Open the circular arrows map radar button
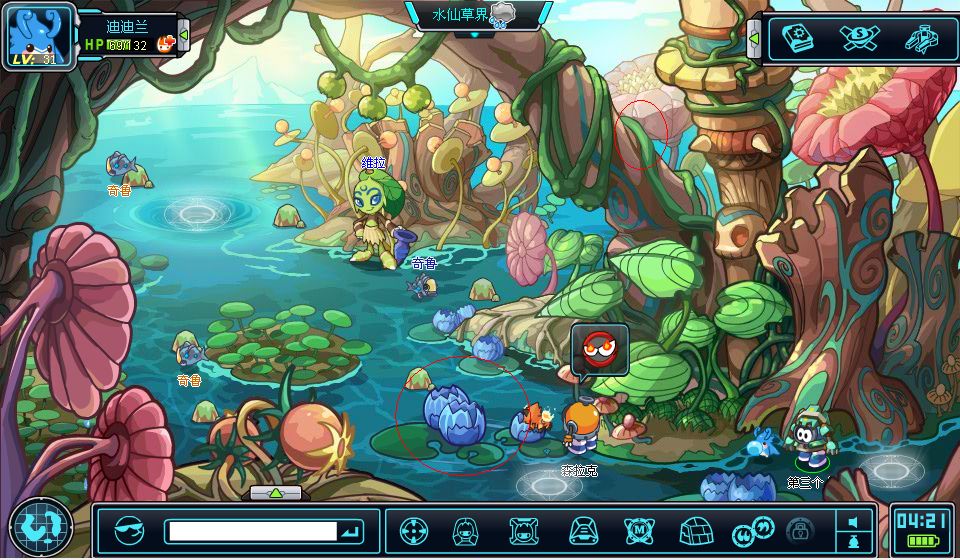The width and height of the screenshot is (960, 560). [x=41, y=526]
